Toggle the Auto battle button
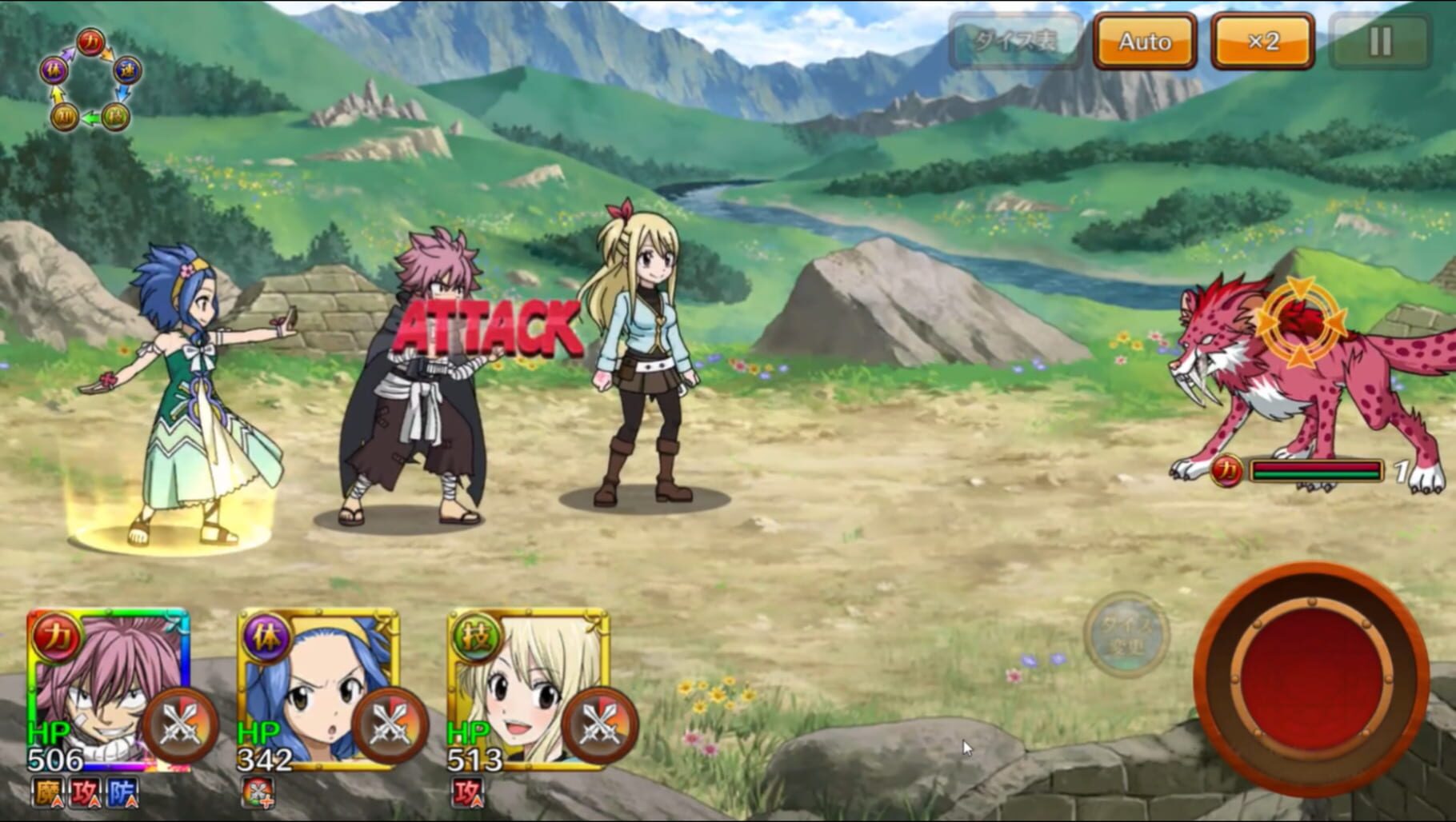The width and height of the screenshot is (1456, 822). click(1144, 42)
